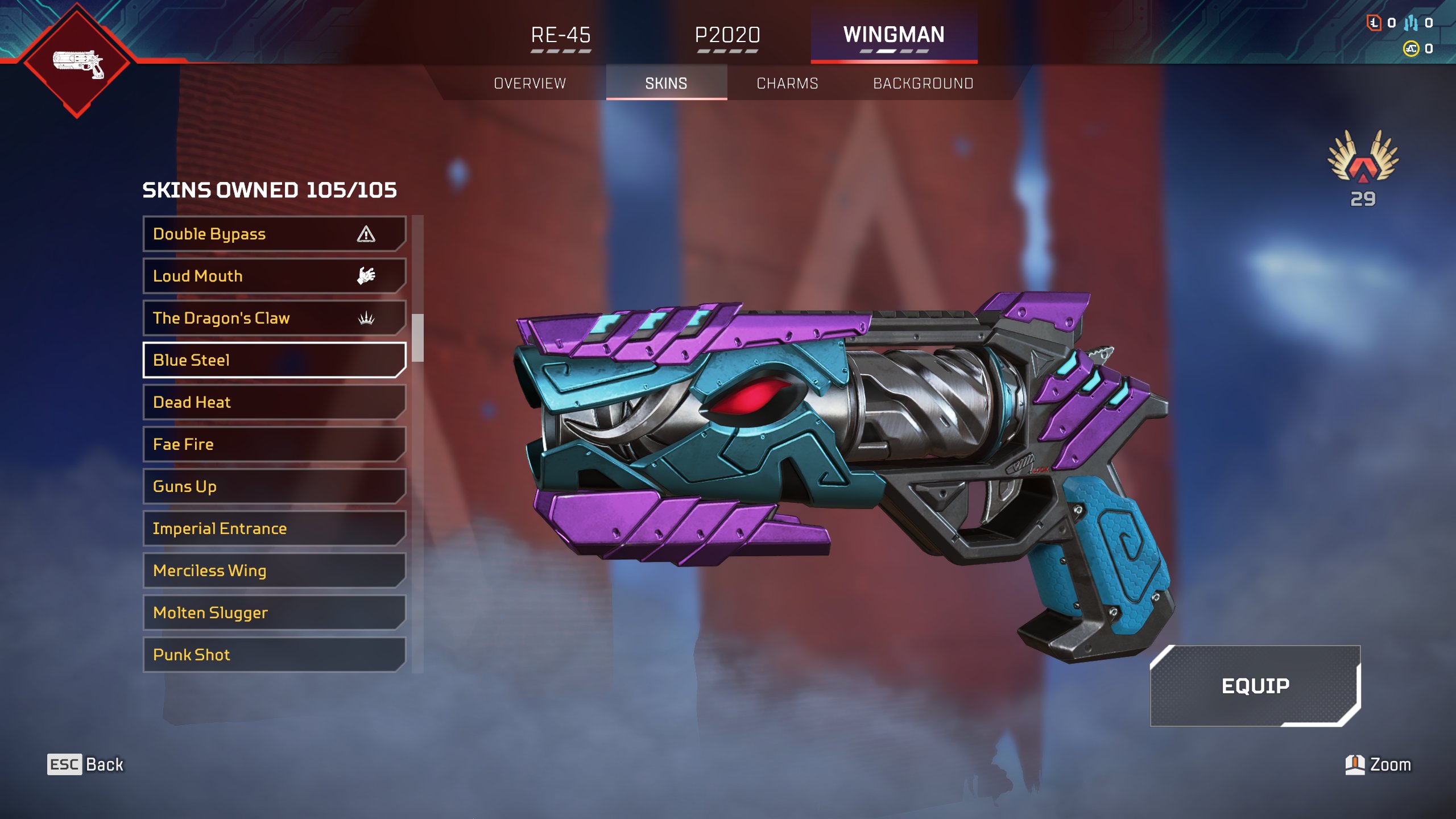Select the Guns Up skin
Screen dimensions: 1456x819
(x=274, y=486)
